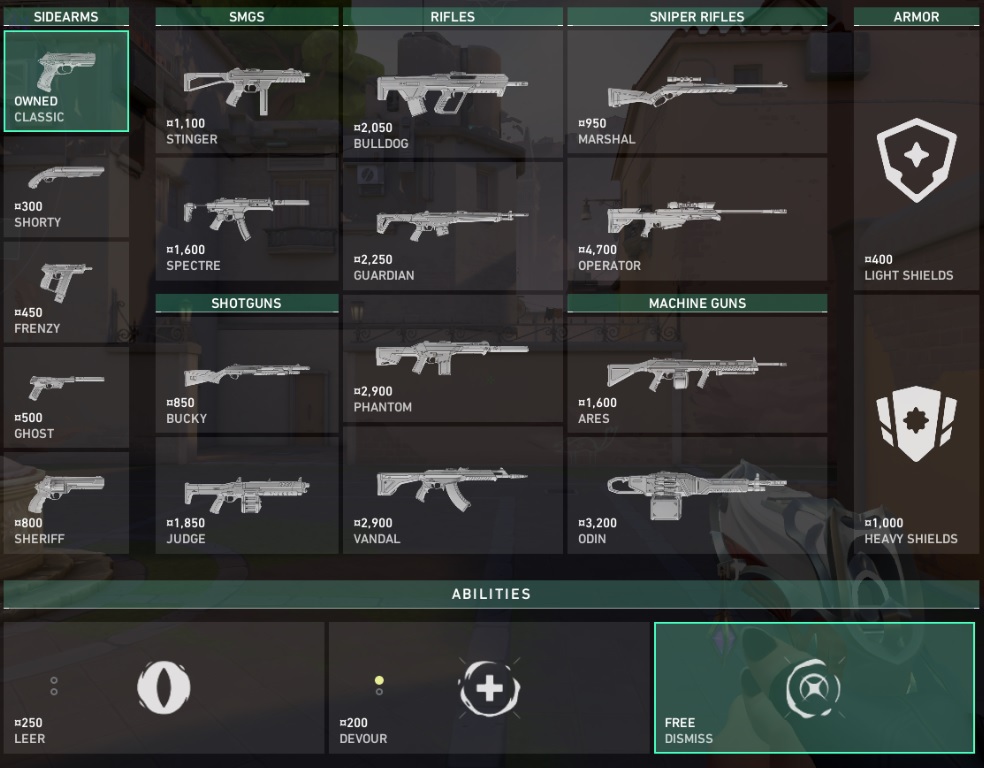Purchase the Sheriff revolver
Screen dimensions: 984x768
tap(66, 502)
